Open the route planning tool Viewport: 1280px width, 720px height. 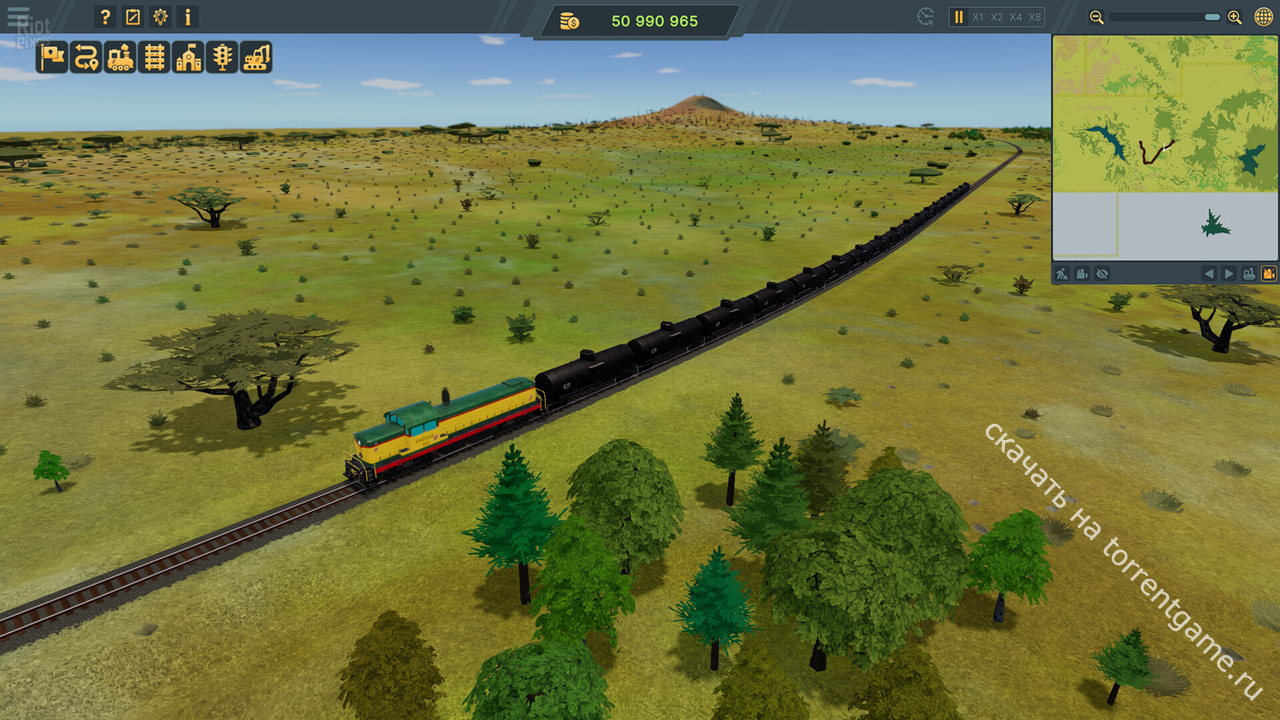pyautogui.click(x=86, y=57)
